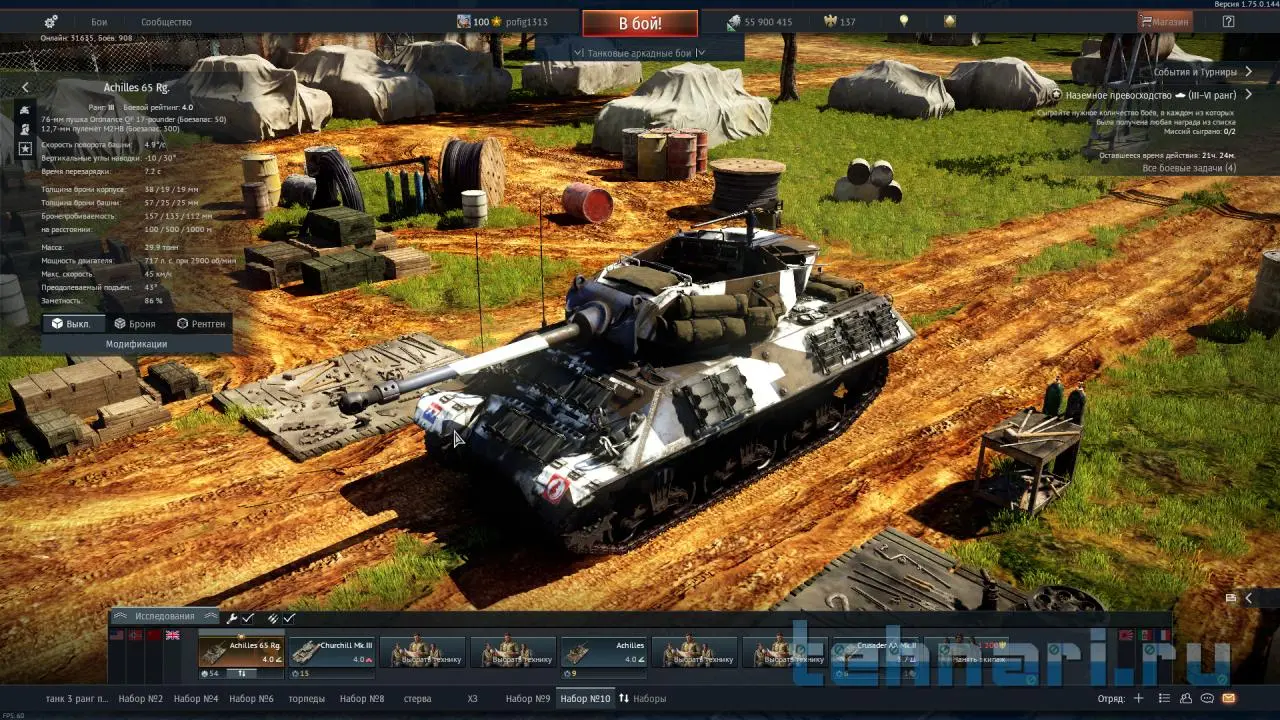Expand «События и Турниры» panel
The image size is (1280, 720).
click(x=1202, y=72)
